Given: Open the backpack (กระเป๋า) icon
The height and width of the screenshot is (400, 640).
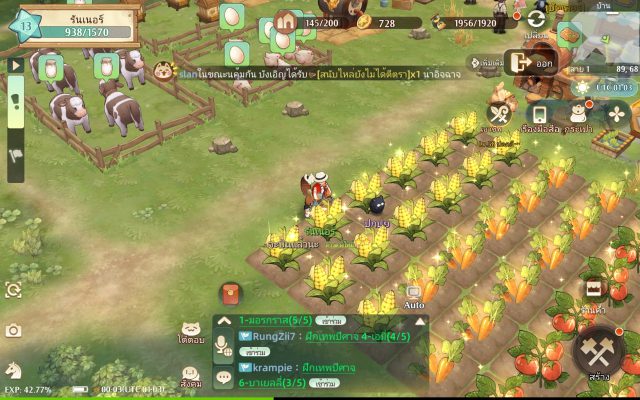Looking at the screenshot, I should [578, 114].
